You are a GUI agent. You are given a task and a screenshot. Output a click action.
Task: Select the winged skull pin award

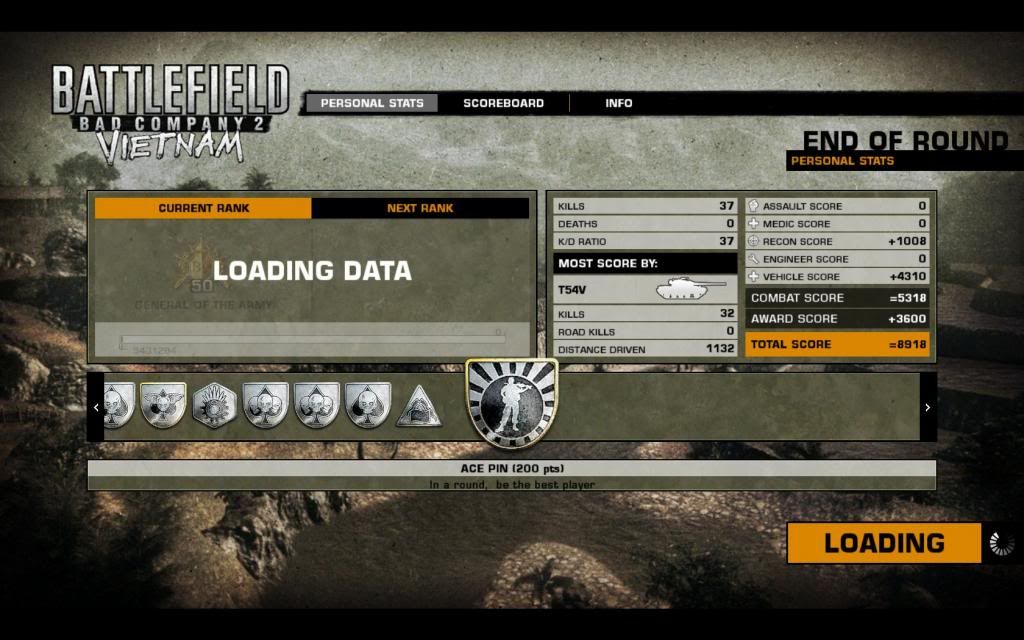click(x=162, y=406)
